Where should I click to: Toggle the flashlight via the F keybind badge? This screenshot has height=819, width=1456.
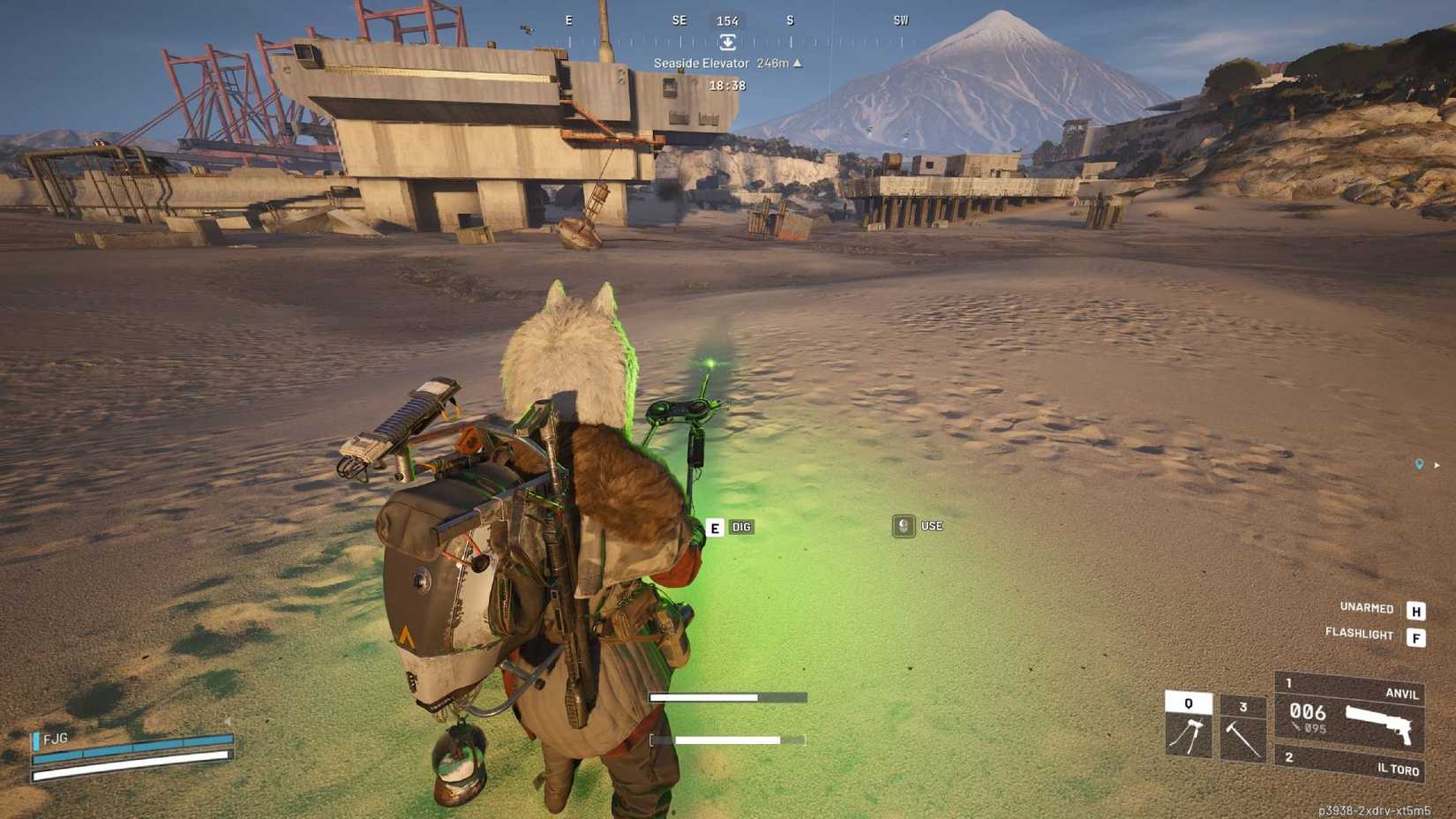[x=1415, y=635]
